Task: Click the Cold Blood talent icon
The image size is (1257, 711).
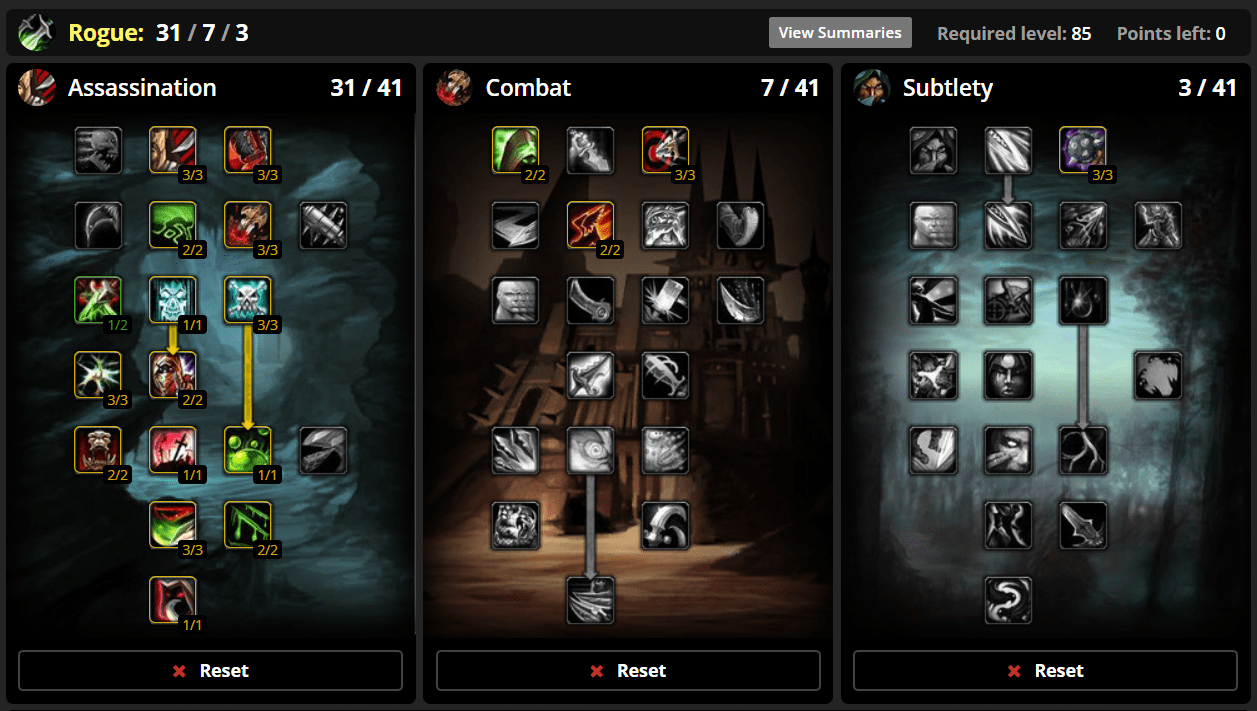Action: [x=173, y=300]
